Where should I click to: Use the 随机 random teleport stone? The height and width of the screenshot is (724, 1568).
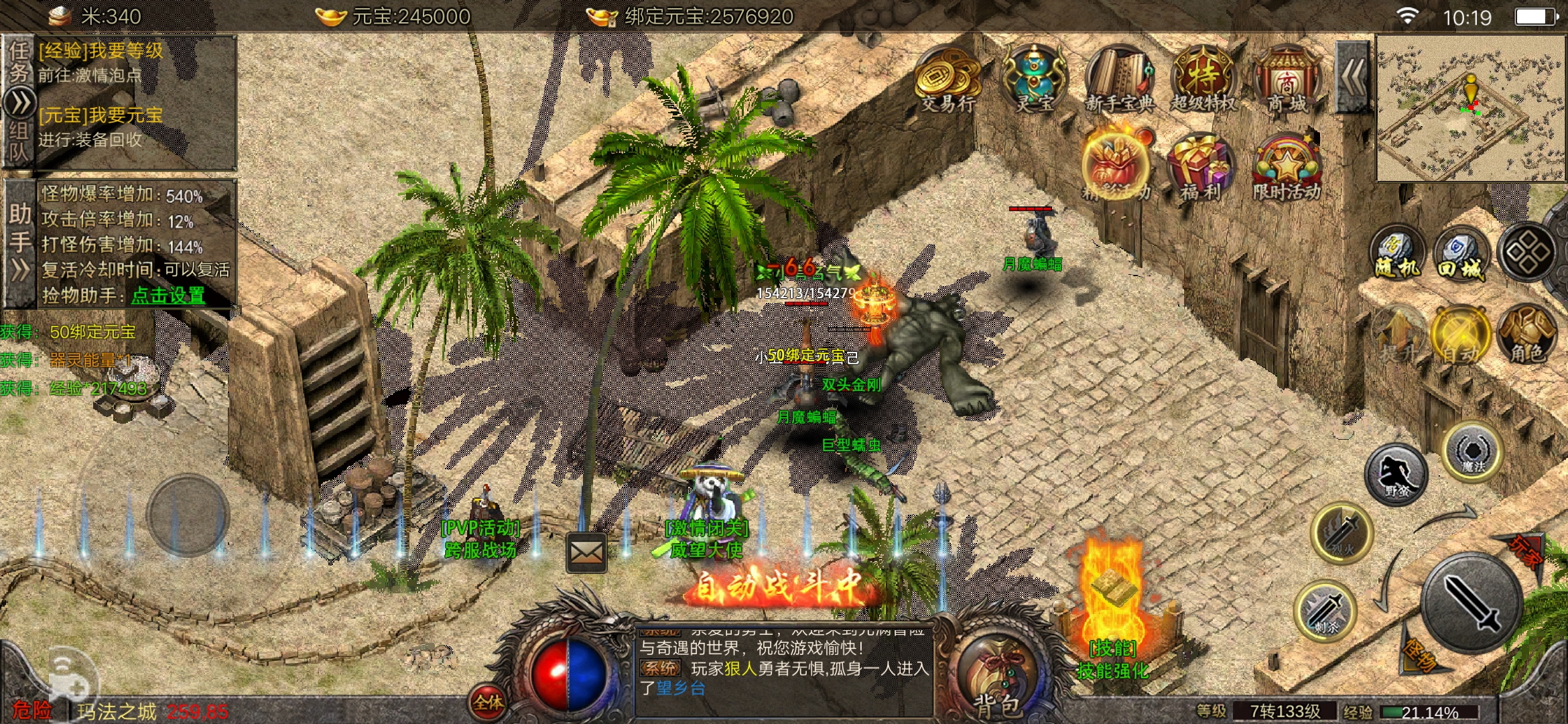(1397, 255)
